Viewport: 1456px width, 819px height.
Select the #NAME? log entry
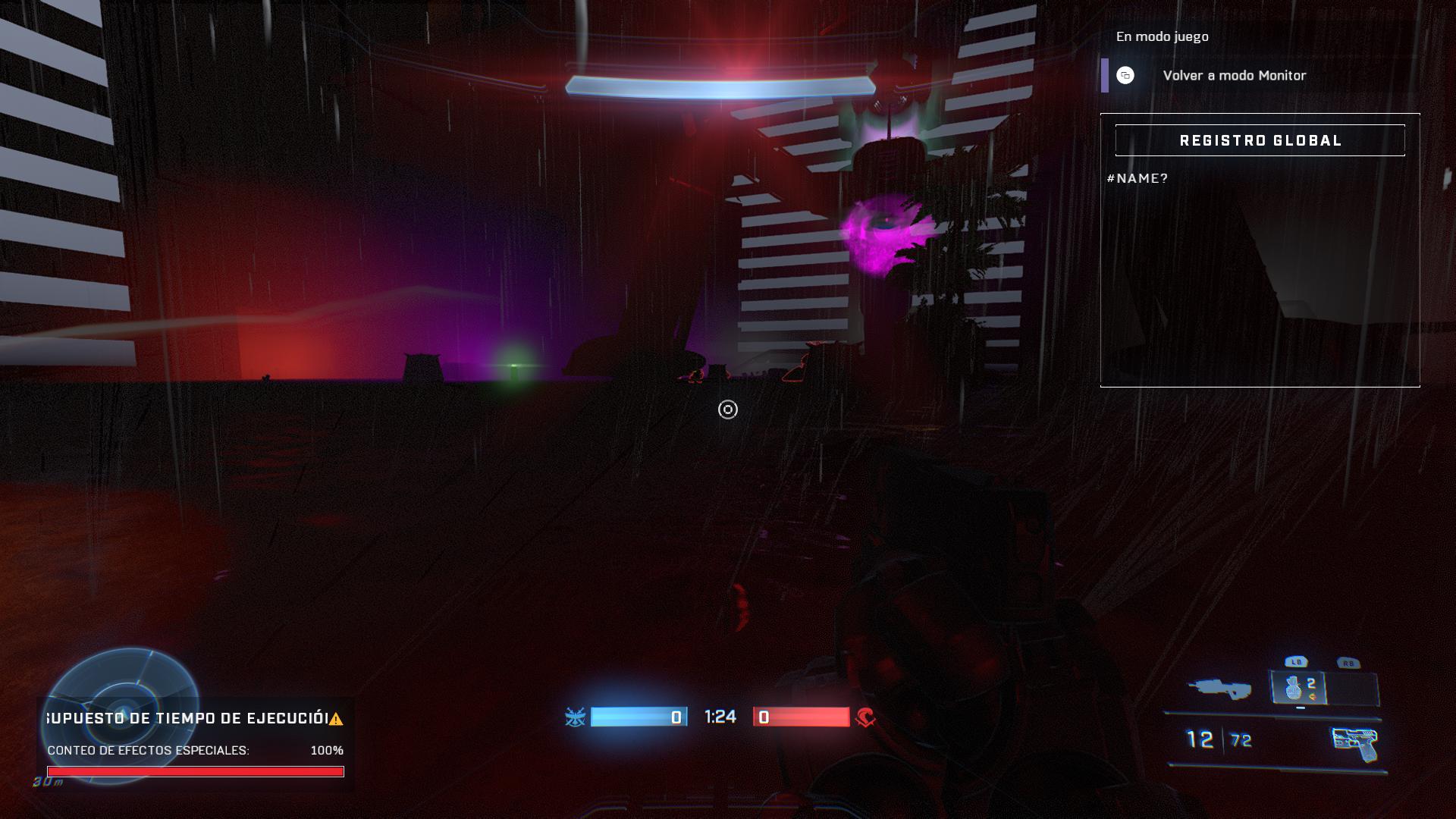tap(1137, 178)
